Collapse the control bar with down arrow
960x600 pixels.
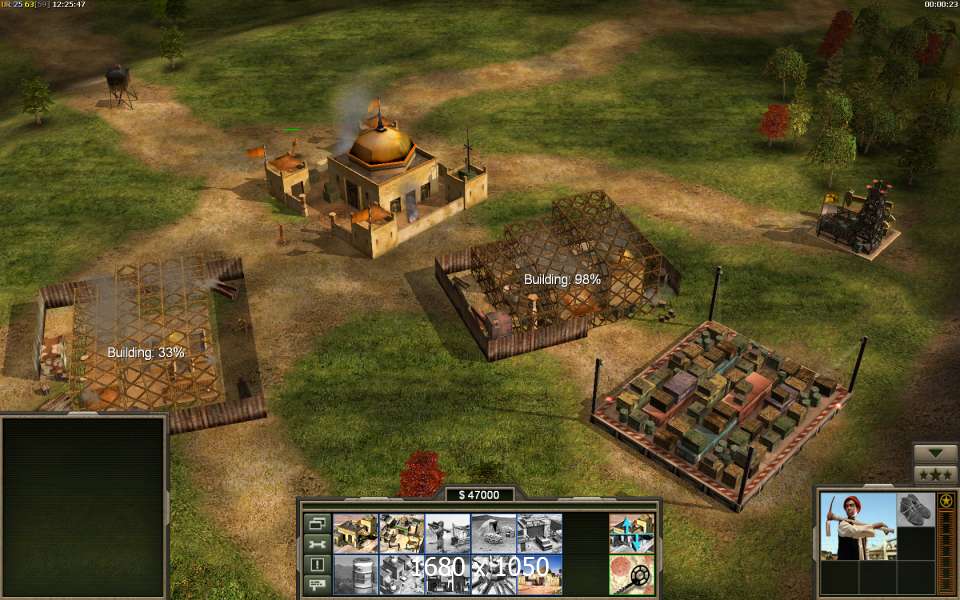pyautogui.click(x=935, y=453)
